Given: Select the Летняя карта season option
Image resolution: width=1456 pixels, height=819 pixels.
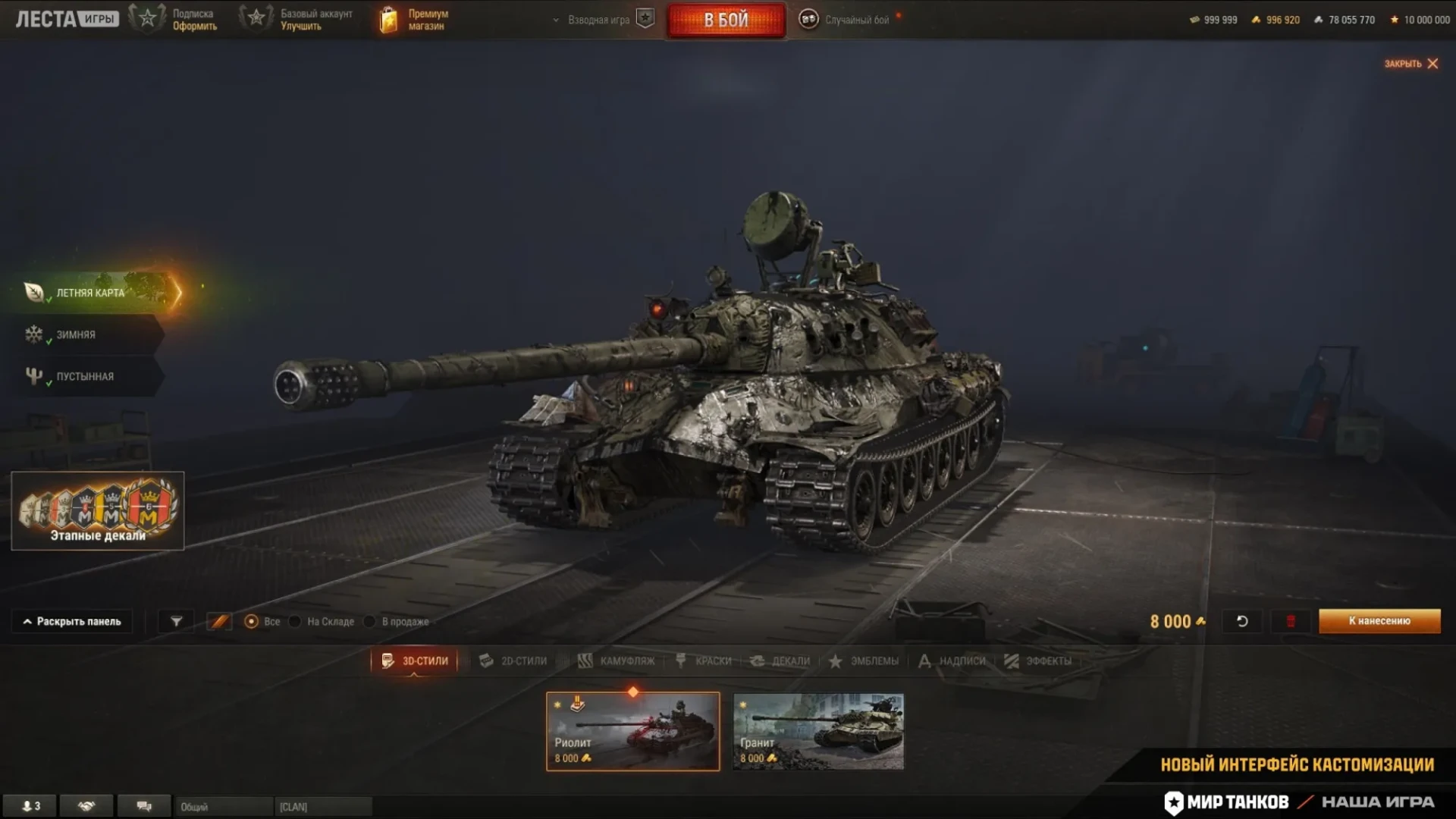Looking at the screenshot, I should [x=91, y=293].
